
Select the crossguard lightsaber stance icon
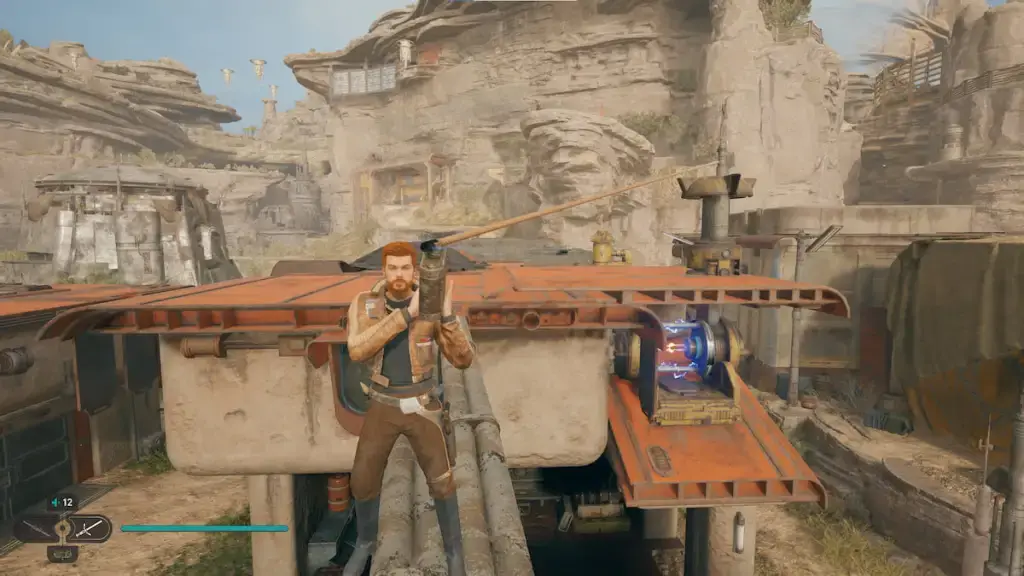(x=88, y=528)
